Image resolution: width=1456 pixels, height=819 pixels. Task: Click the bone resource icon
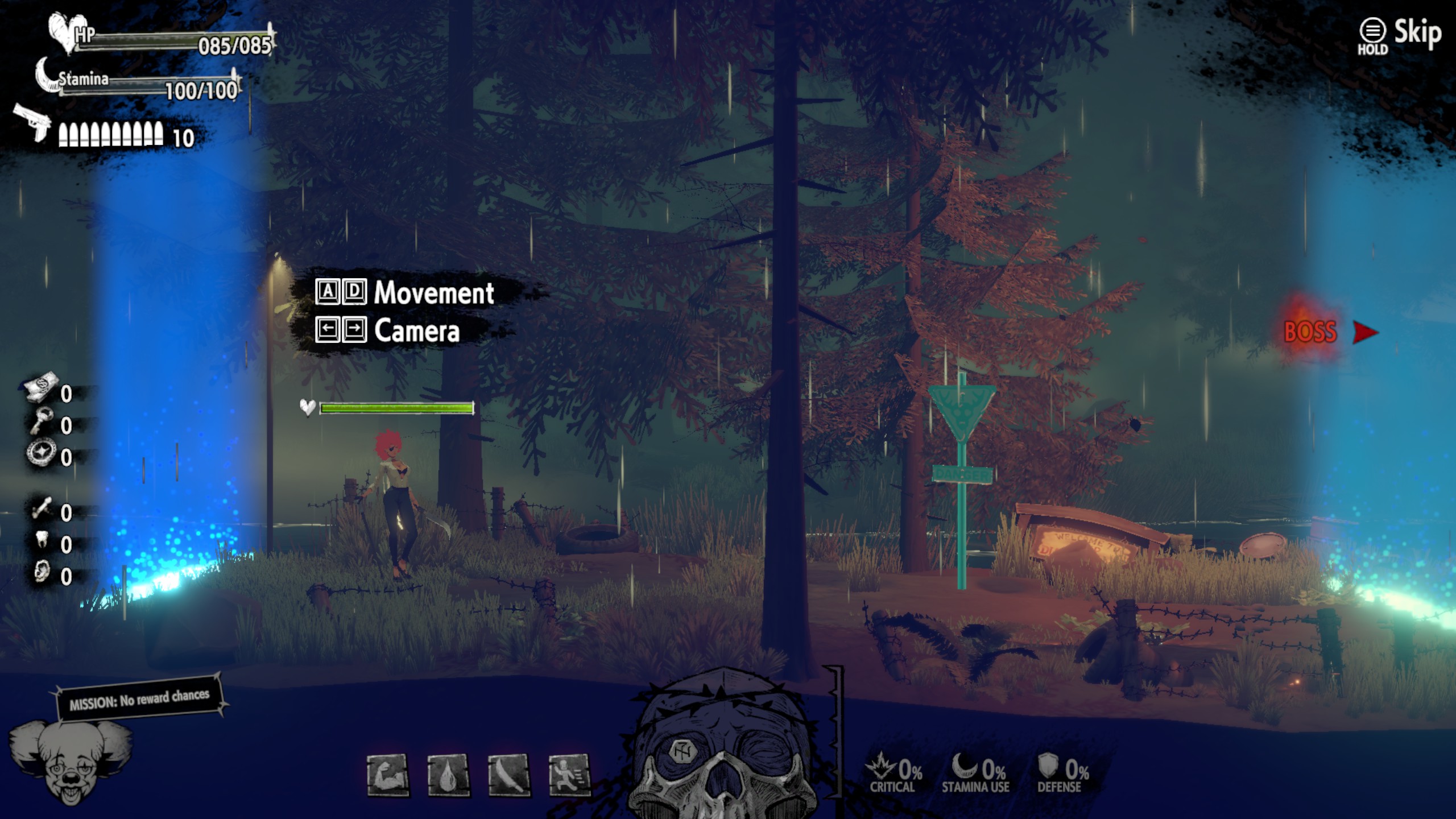pyautogui.click(x=42, y=508)
